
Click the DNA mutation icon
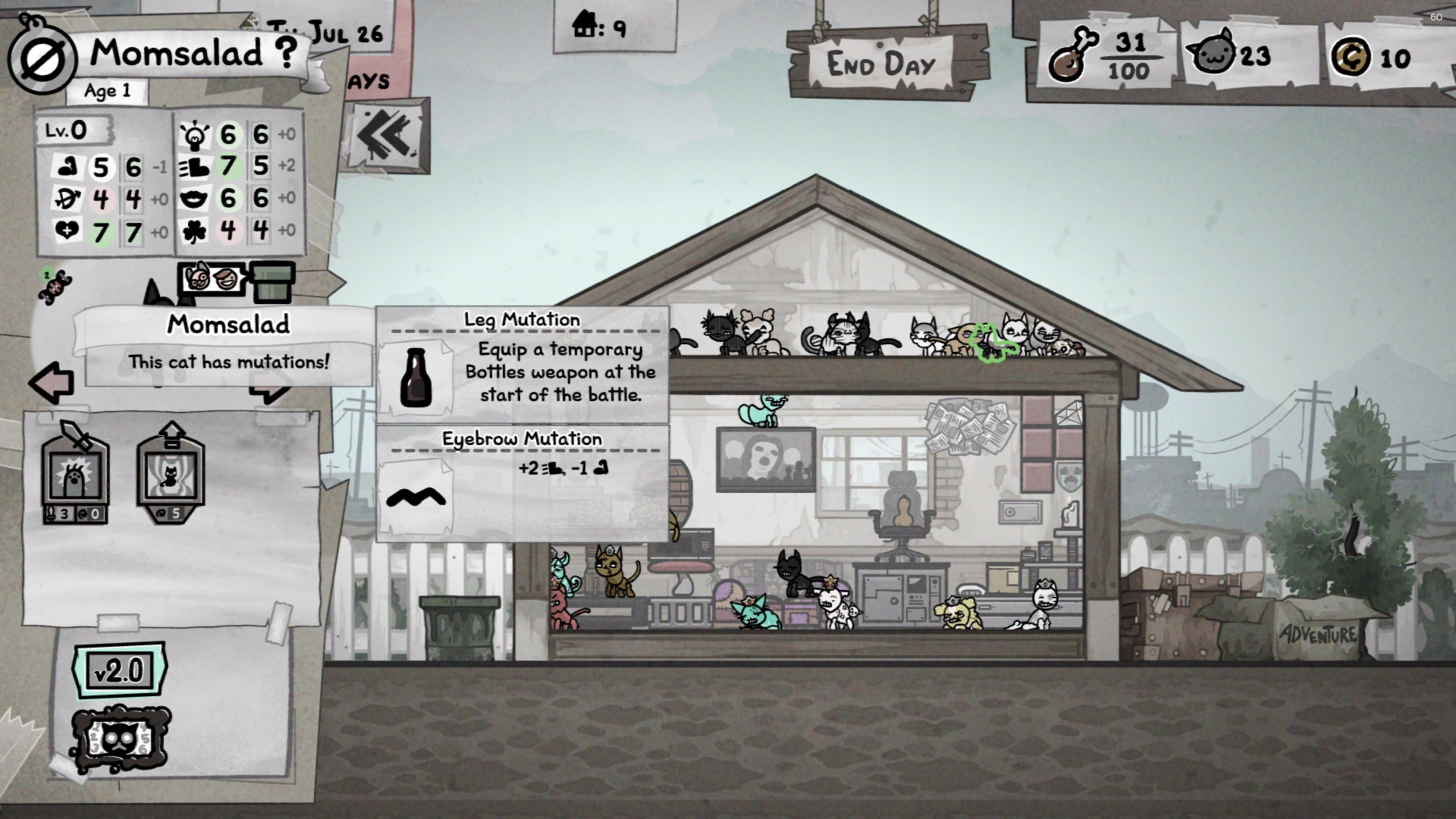pos(55,286)
